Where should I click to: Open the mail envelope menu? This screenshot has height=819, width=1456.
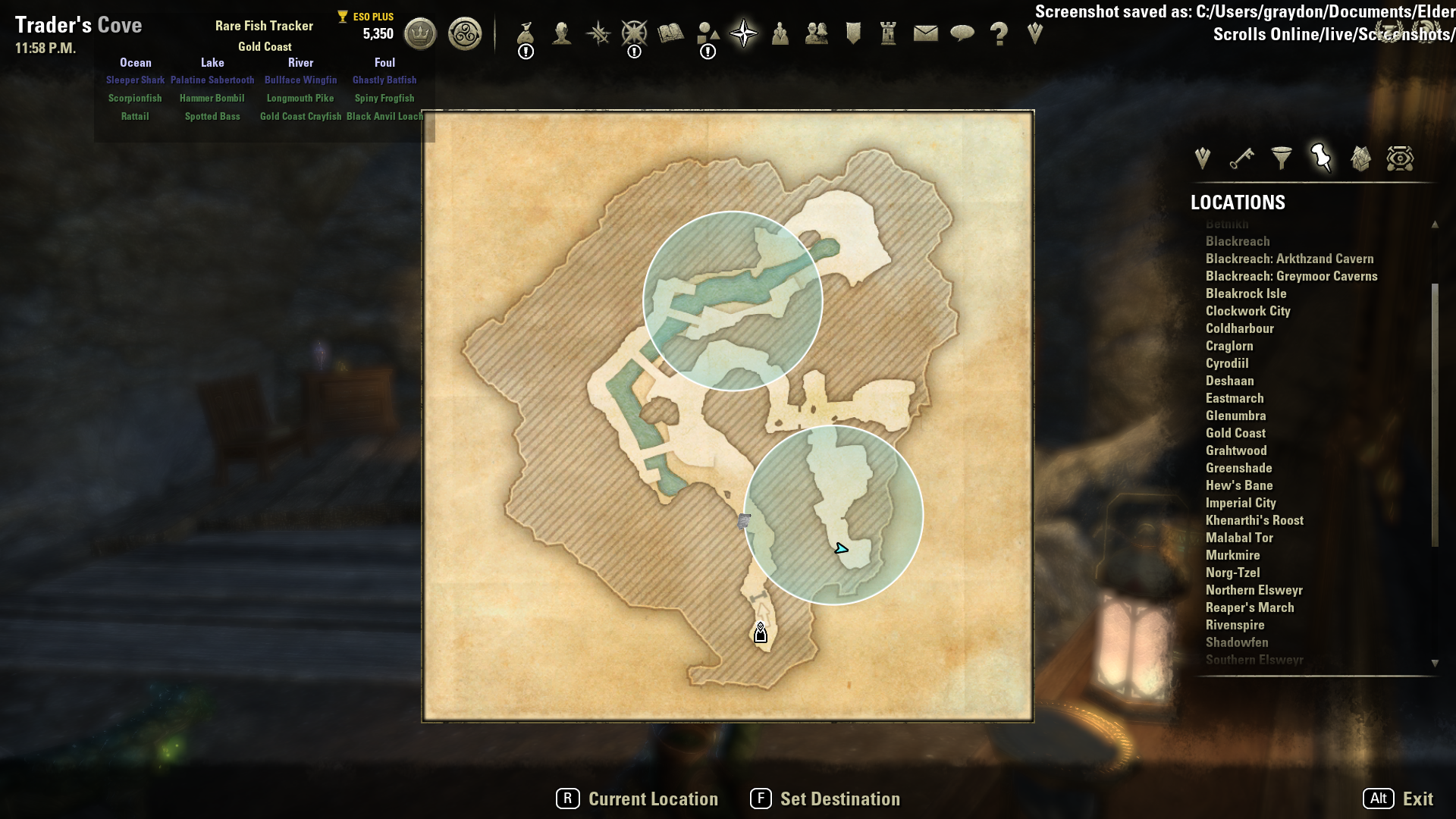pos(925,33)
